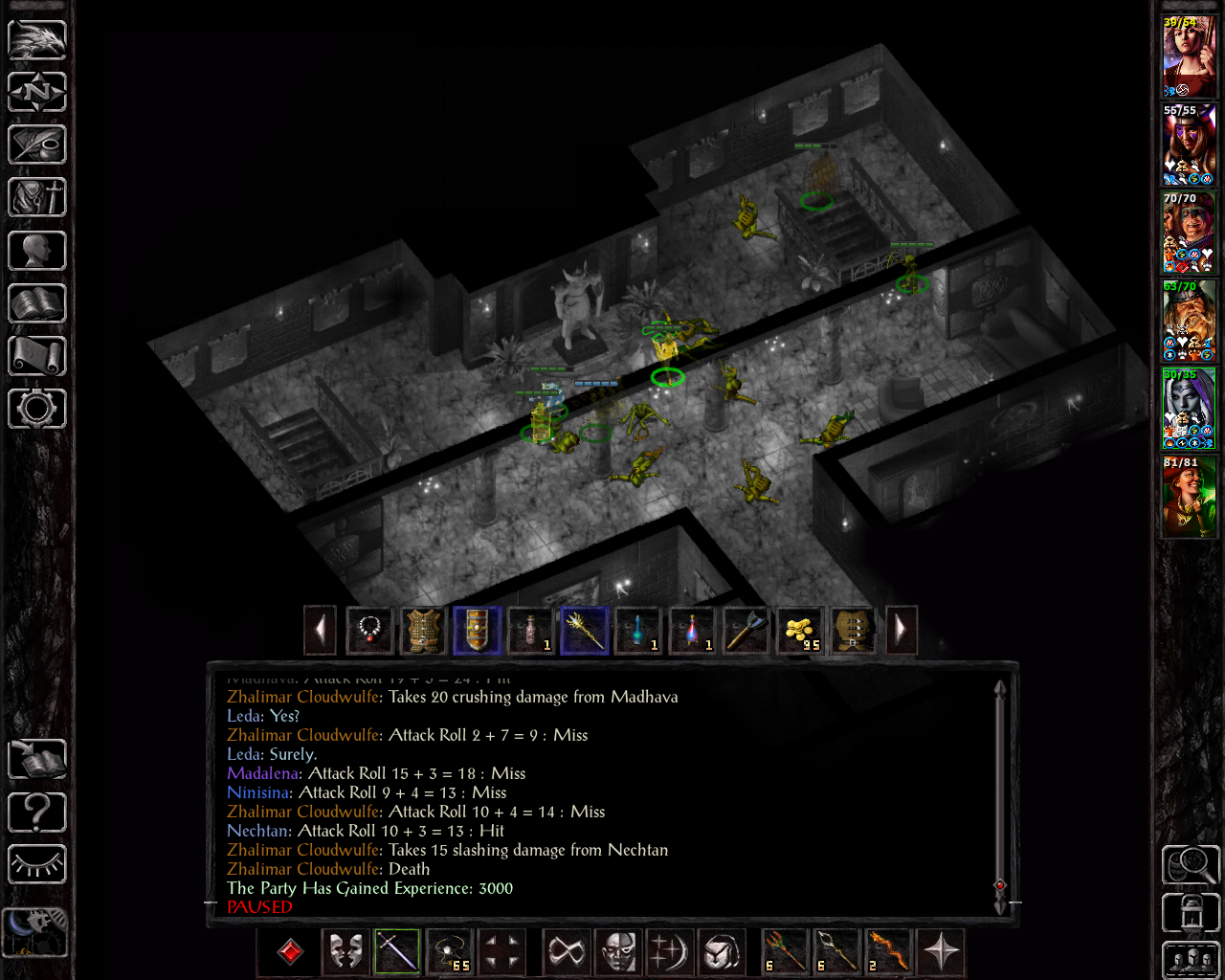Viewport: 1225px width, 980px height.
Task: Open the character record head icon
Action: click(37, 251)
